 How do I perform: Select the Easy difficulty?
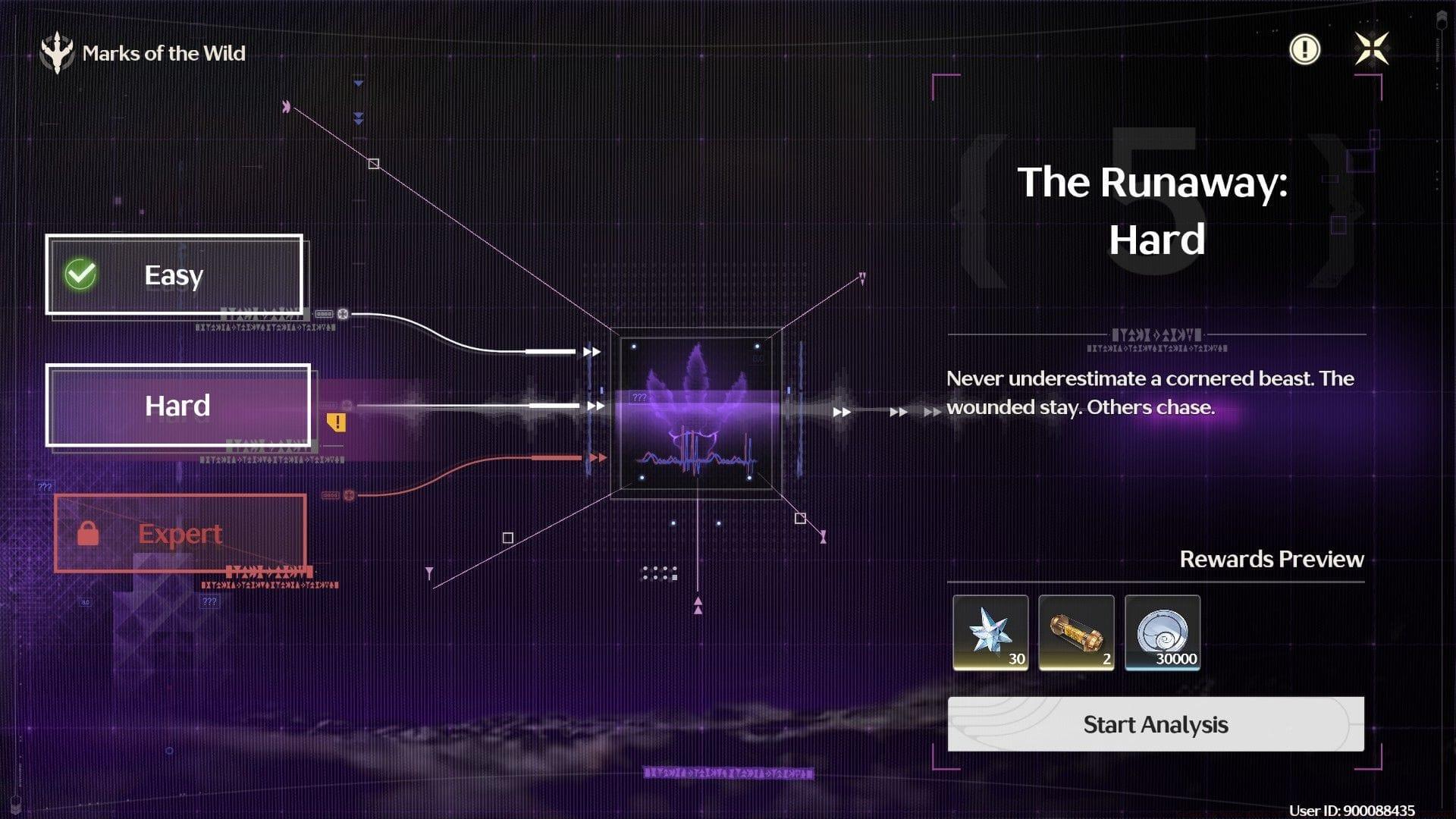tap(174, 275)
